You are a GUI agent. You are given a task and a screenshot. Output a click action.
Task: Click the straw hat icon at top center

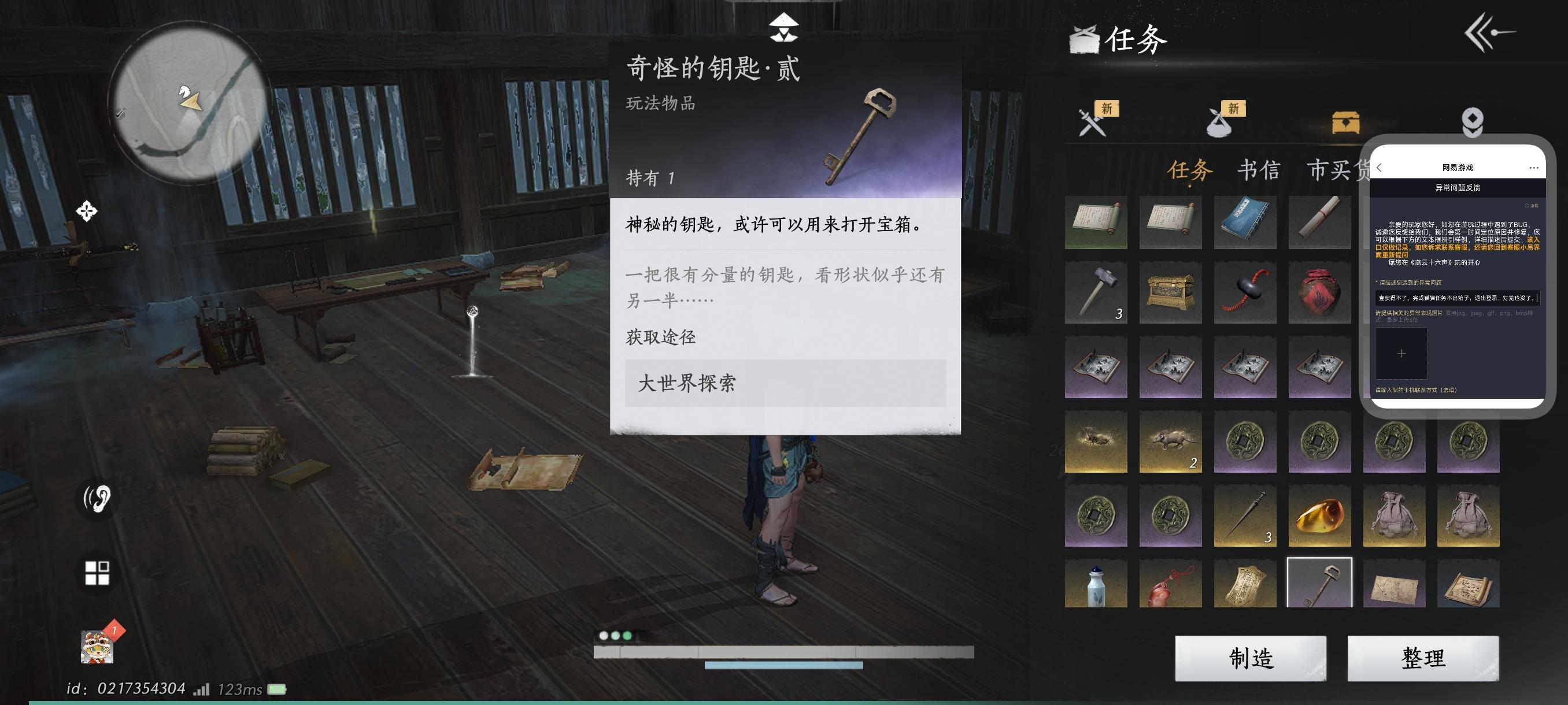(784, 27)
